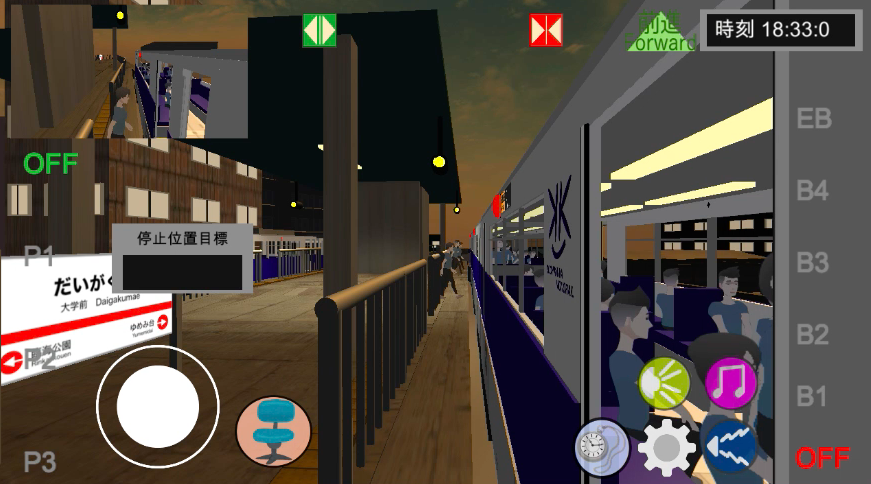Screen dimensions: 871x484
Task: Apply full power notch P3
Action: [x=39, y=462]
